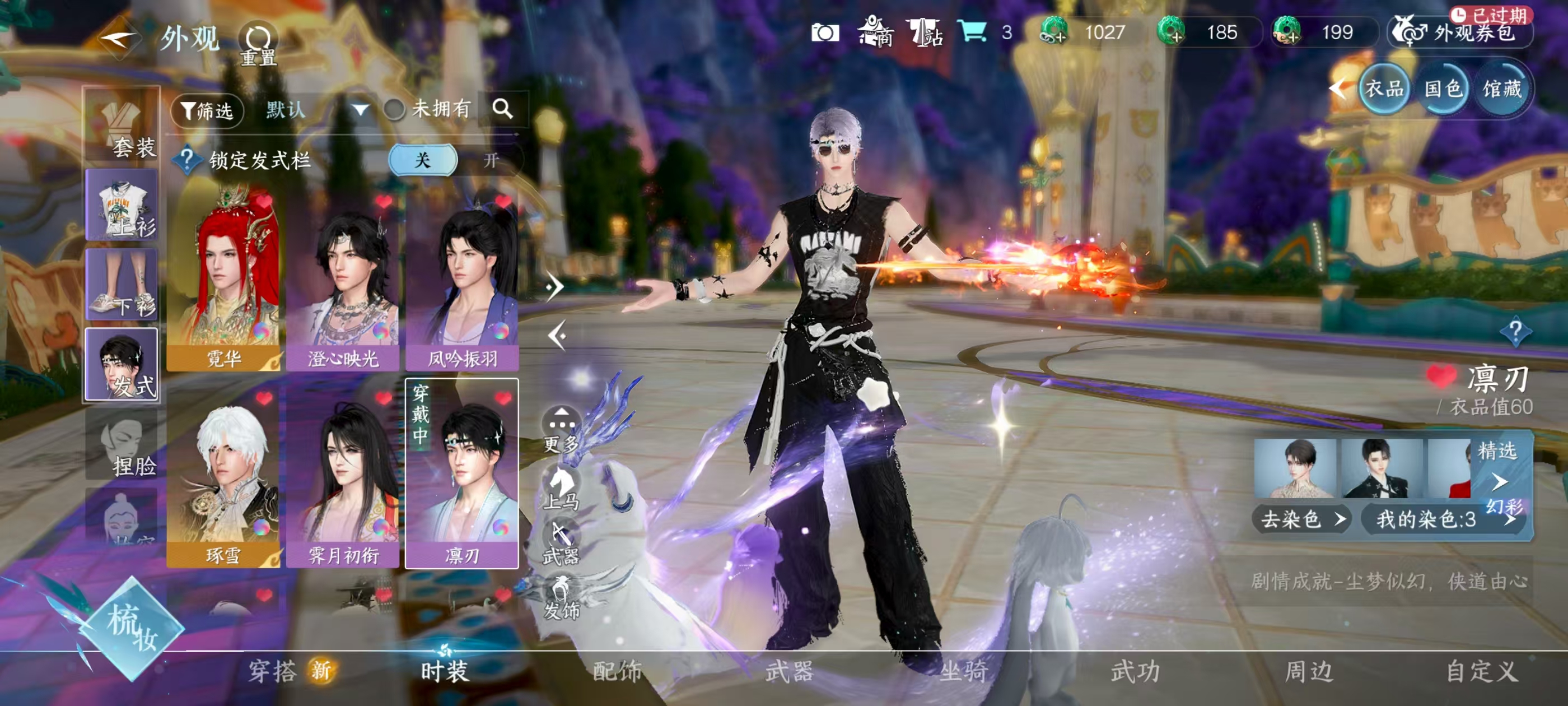Open the hairstyle search magnifier
This screenshot has height=706, width=1568.
tap(502, 109)
